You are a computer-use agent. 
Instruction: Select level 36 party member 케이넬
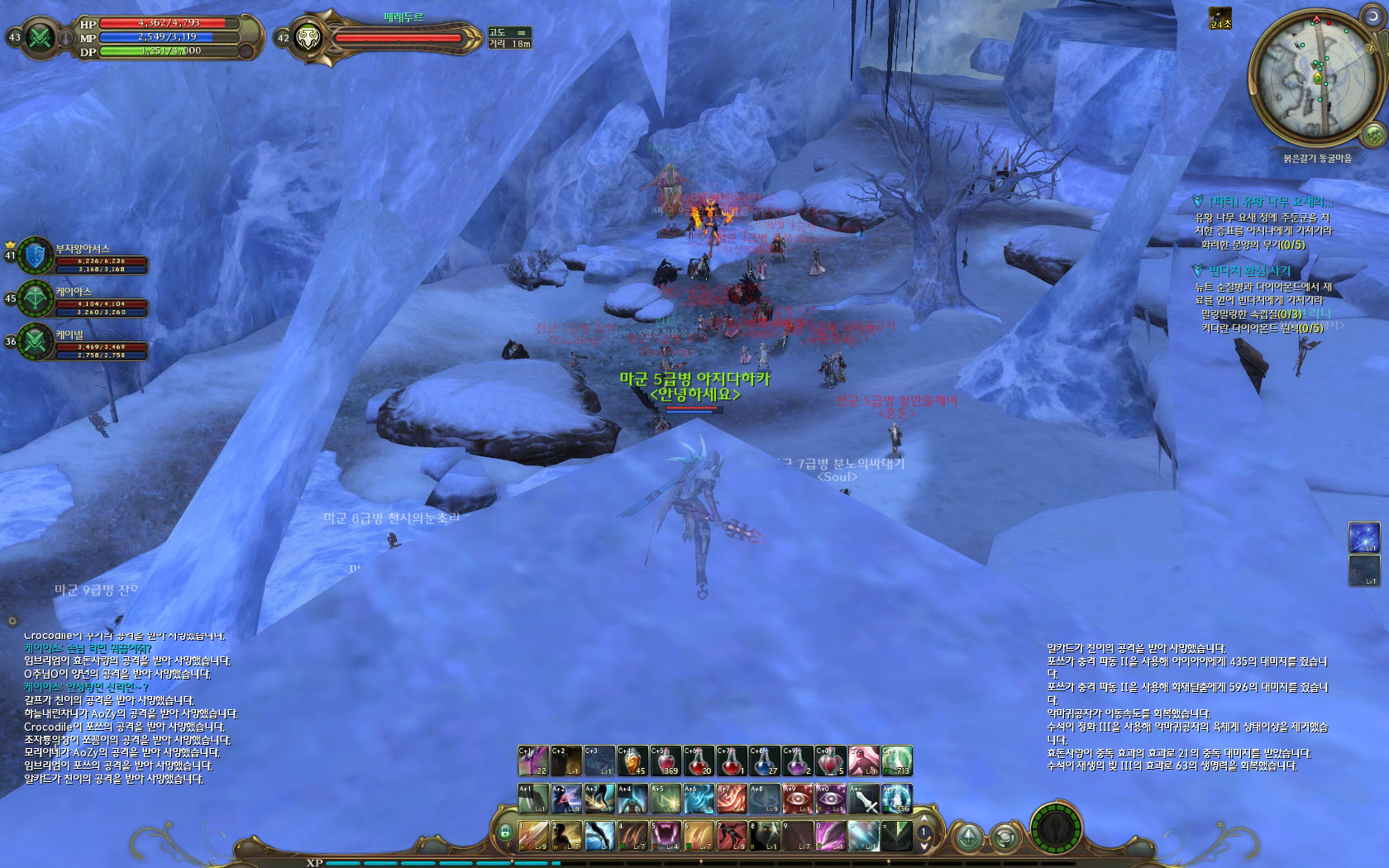pos(36,341)
